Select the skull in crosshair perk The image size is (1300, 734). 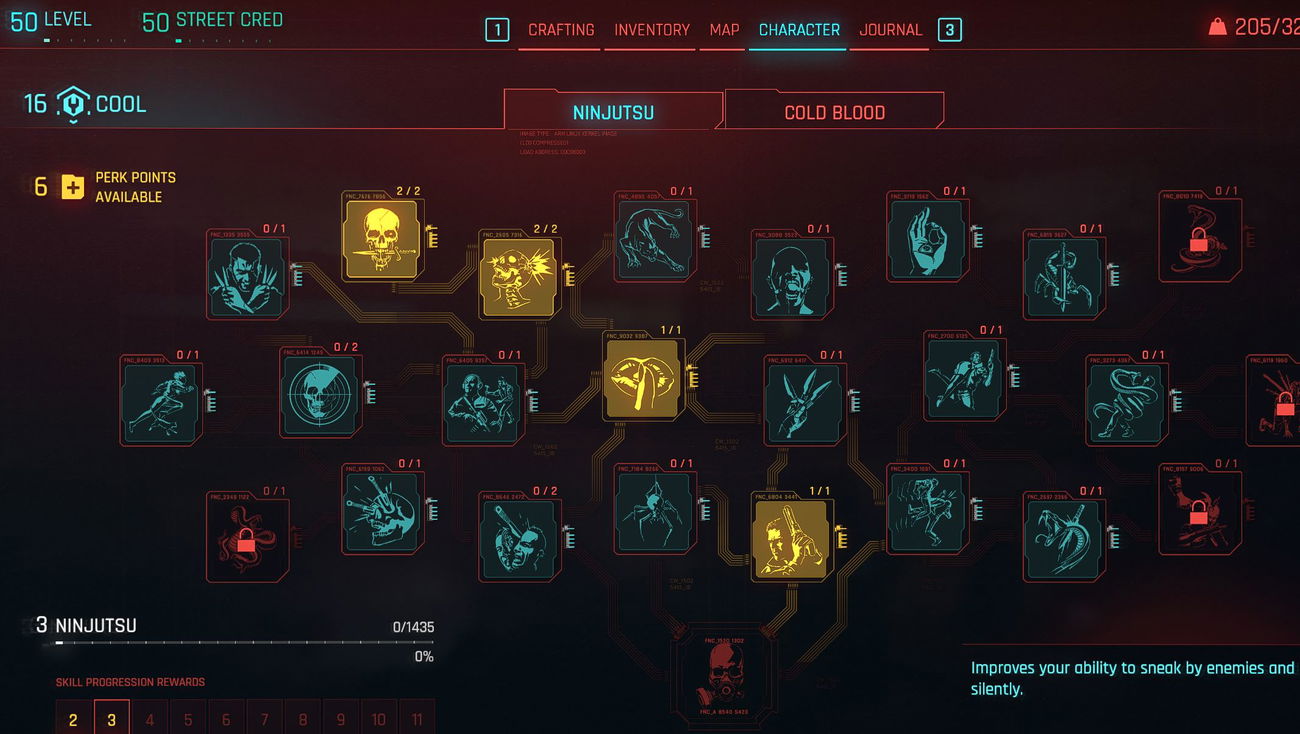click(x=319, y=395)
